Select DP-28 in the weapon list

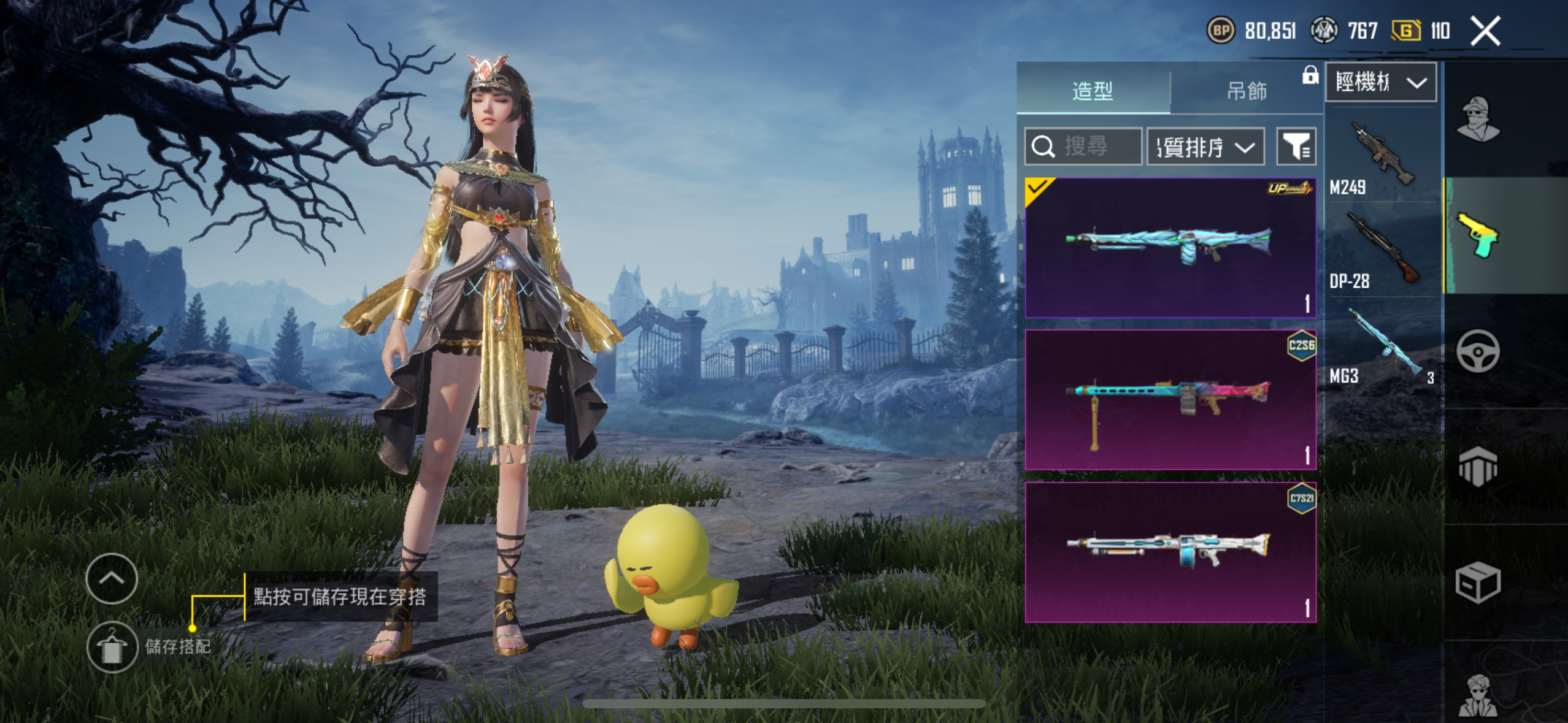[x=1380, y=250]
